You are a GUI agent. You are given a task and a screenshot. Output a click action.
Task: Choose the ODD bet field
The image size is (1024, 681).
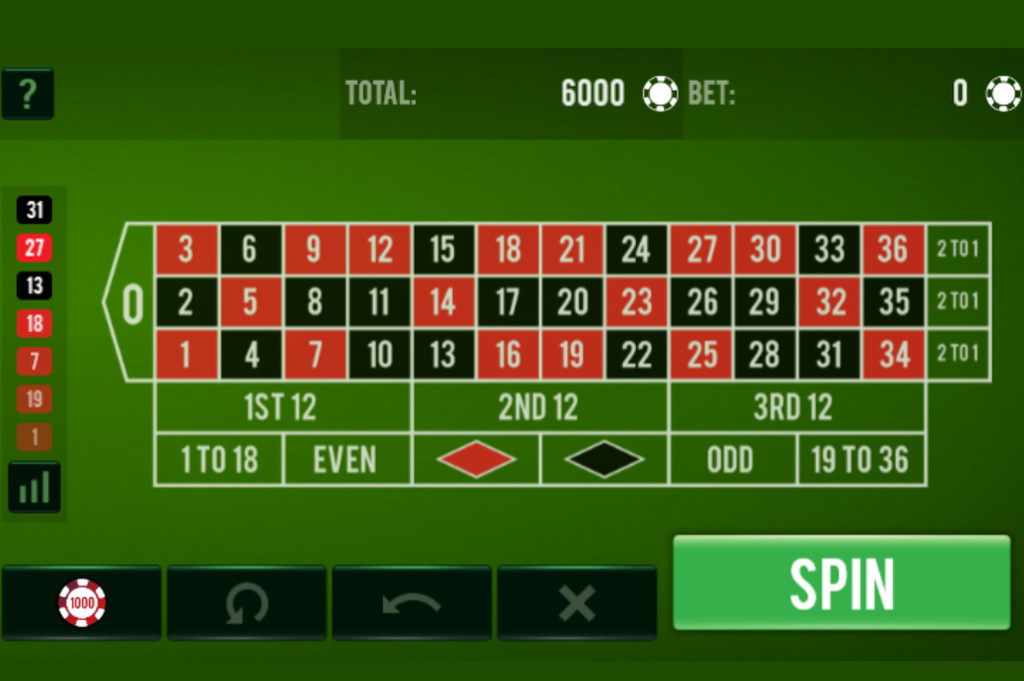pyautogui.click(x=731, y=460)
